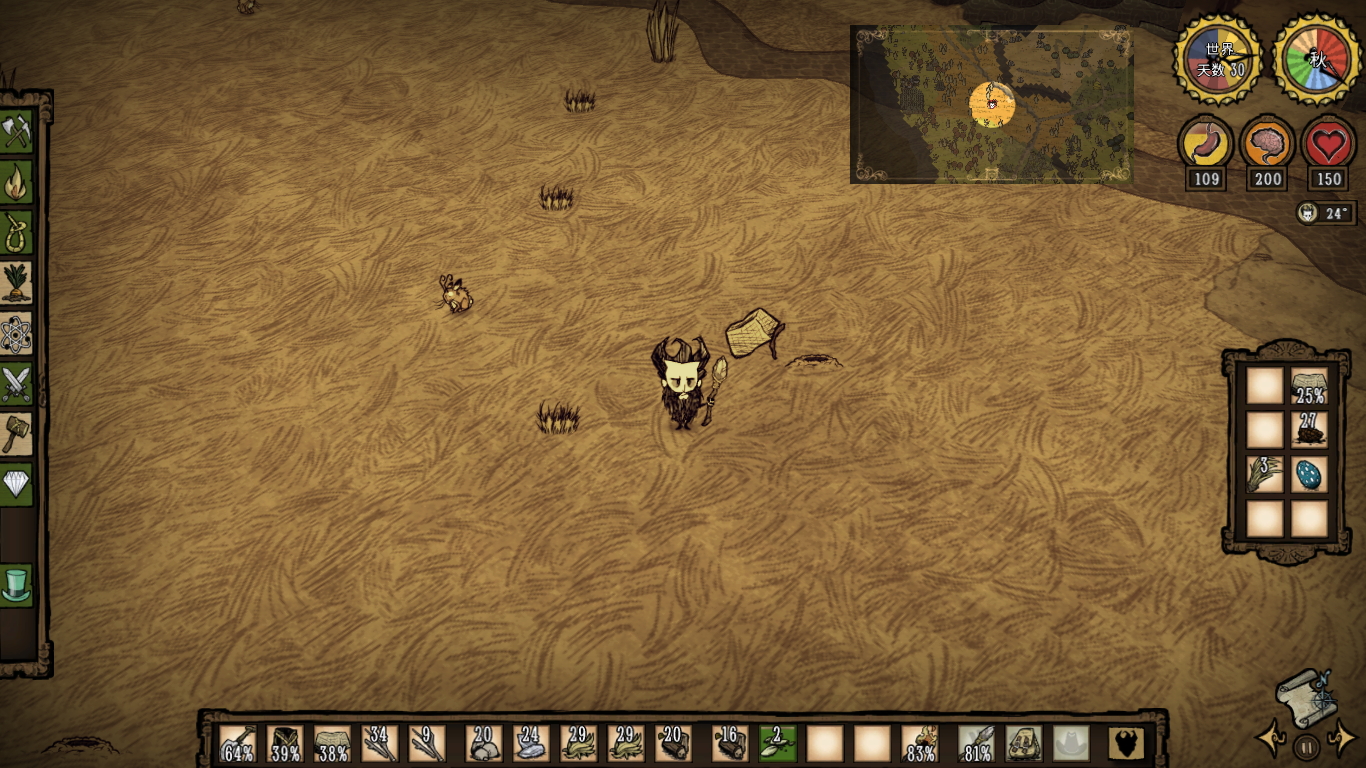The height and width of the screenshot is (768, 1366).
Task: Open the Dress top hat crafting tab
Action: (17, 585)
